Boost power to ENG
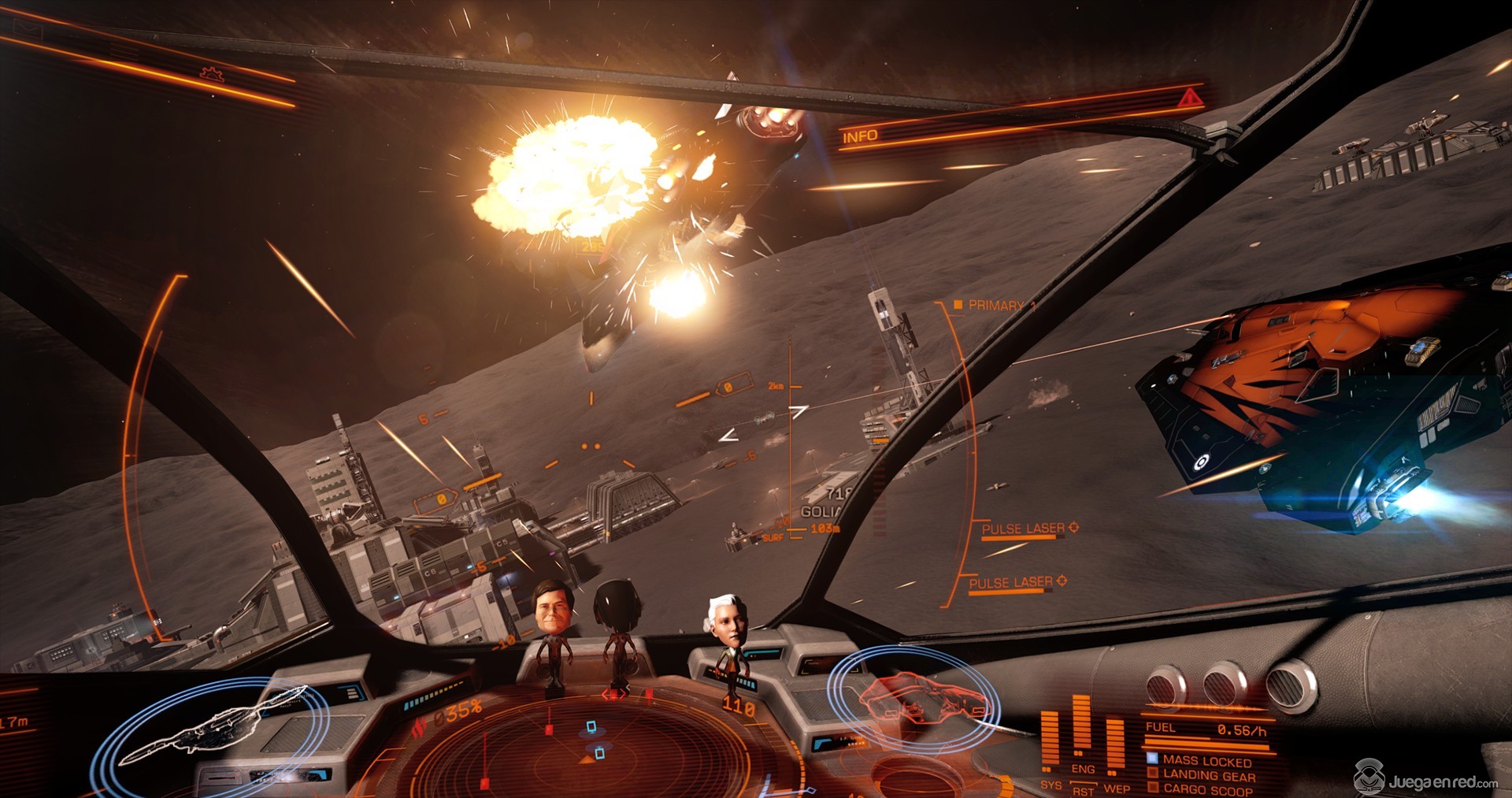This screenshot has width=1512, height=798. [x=1083, y=769]
